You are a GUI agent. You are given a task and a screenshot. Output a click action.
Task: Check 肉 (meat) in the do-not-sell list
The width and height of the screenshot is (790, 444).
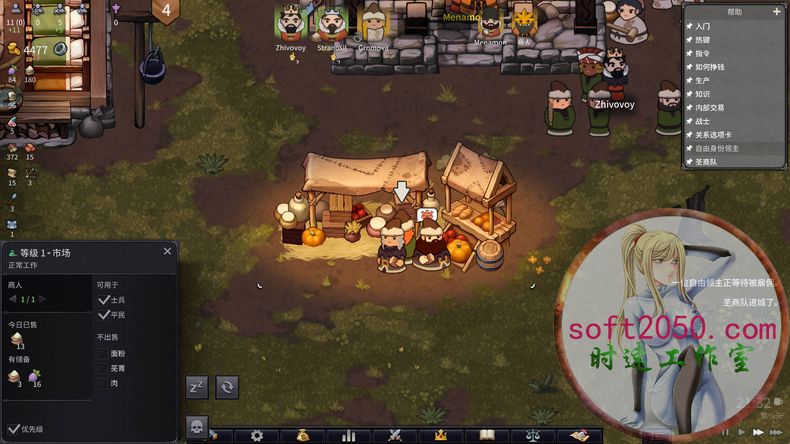click(103, 382)
